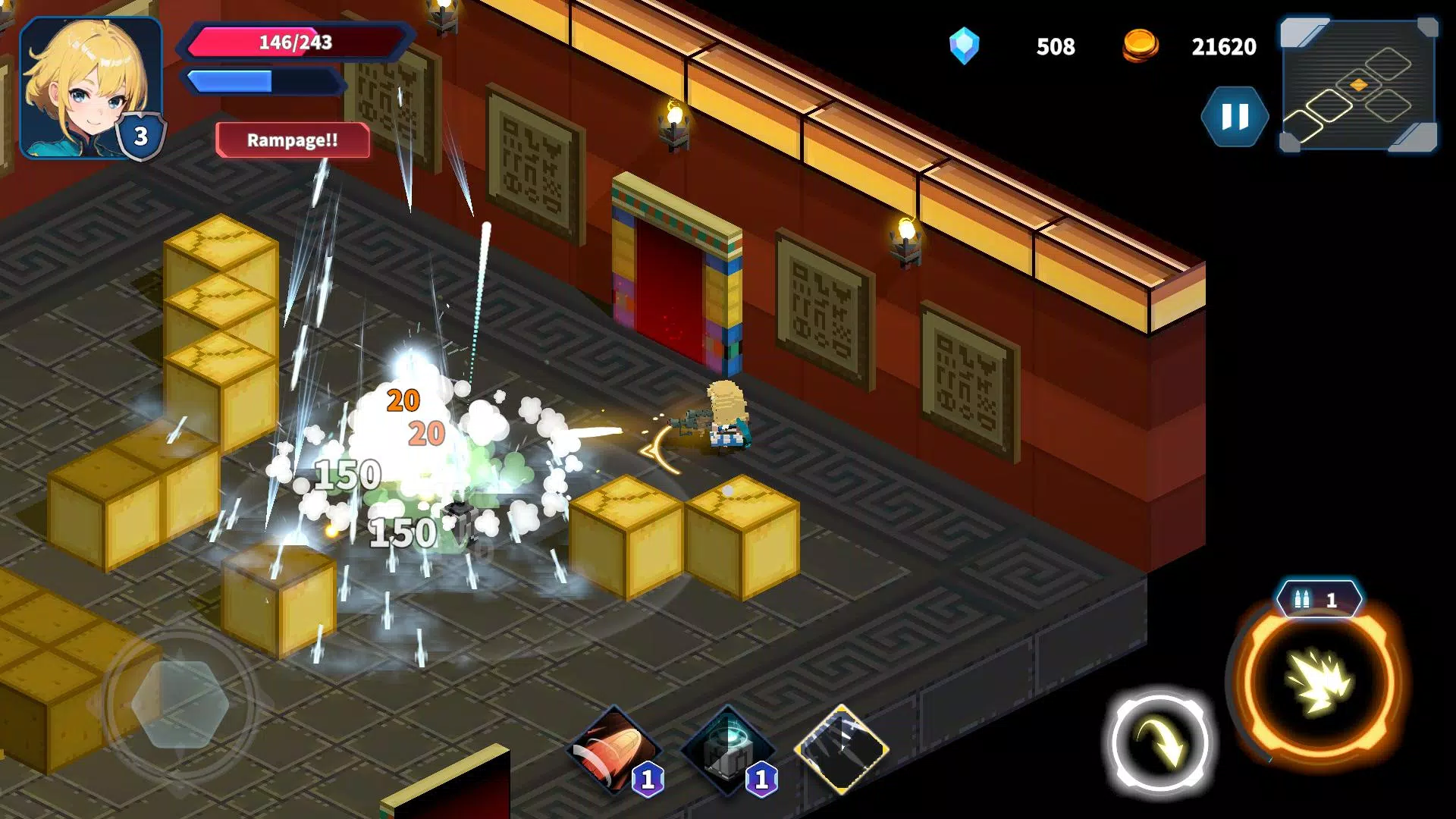Touch the virtual movement joystick

point(180,703)
